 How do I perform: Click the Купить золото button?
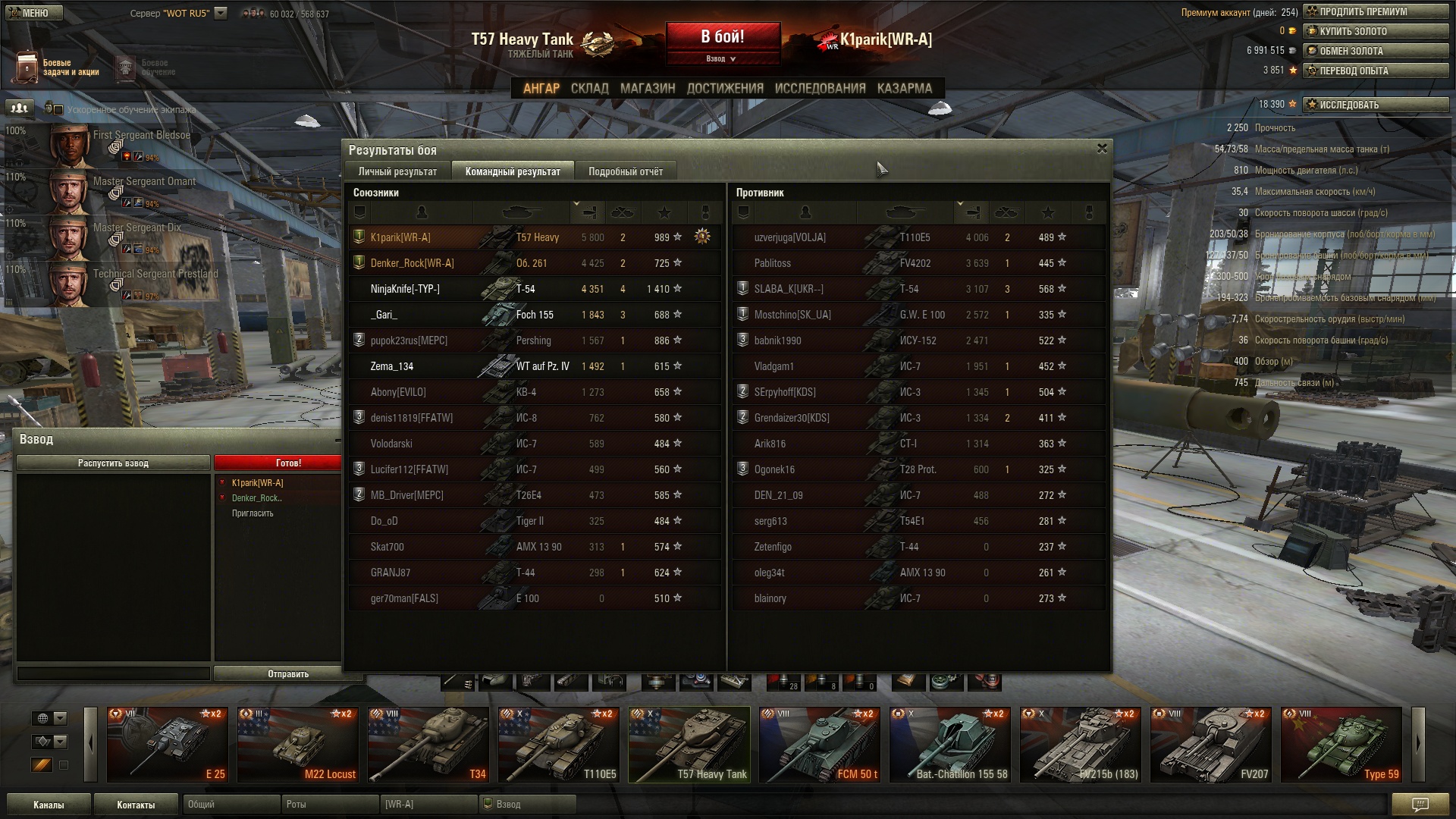pos(1375,31)
